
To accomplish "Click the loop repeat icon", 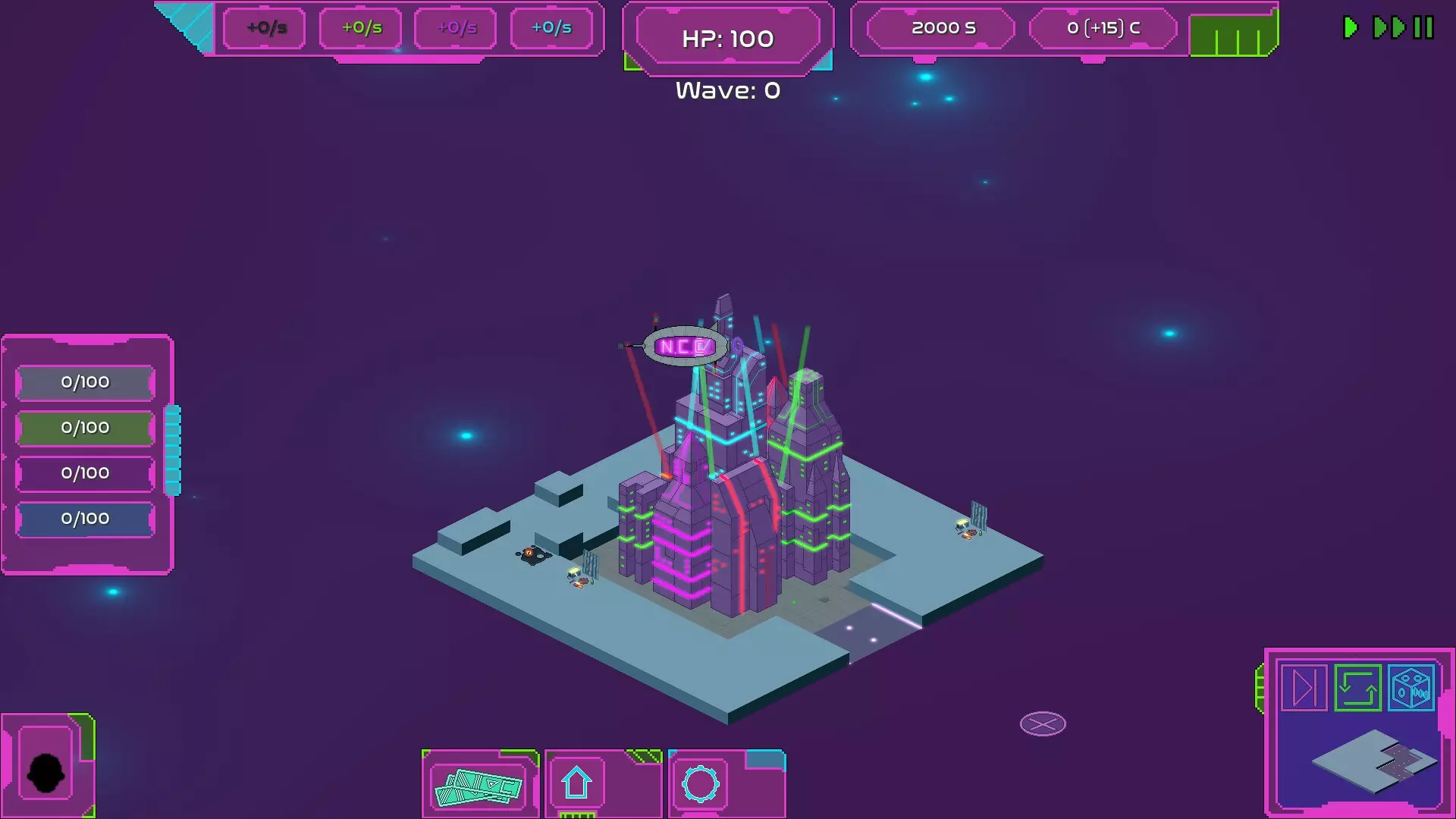I will pos(1357,688).
